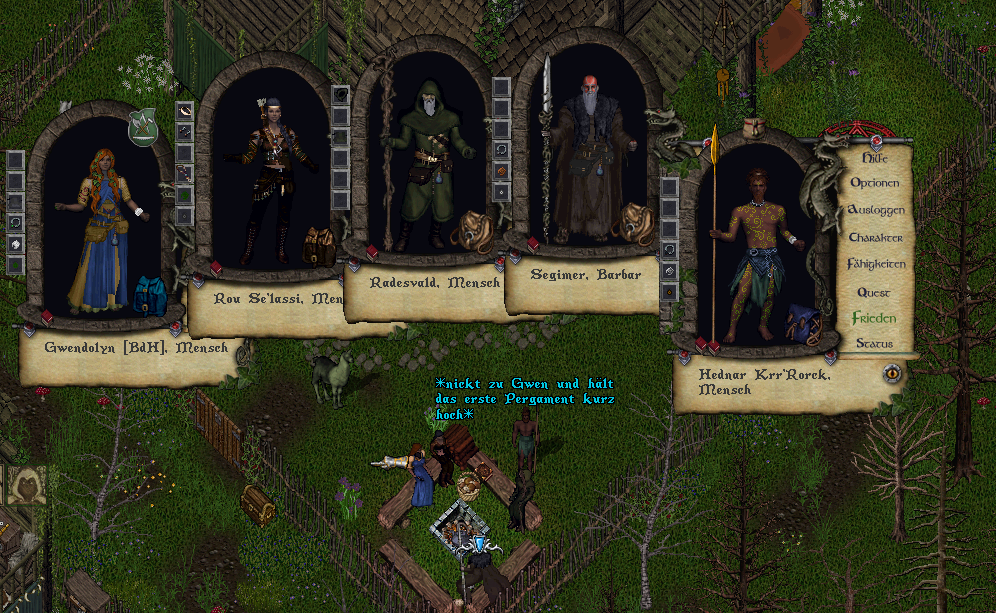This screenshot has height=613, width=996.
Task: Open the Quest log
Action: [x=873, y=292]
